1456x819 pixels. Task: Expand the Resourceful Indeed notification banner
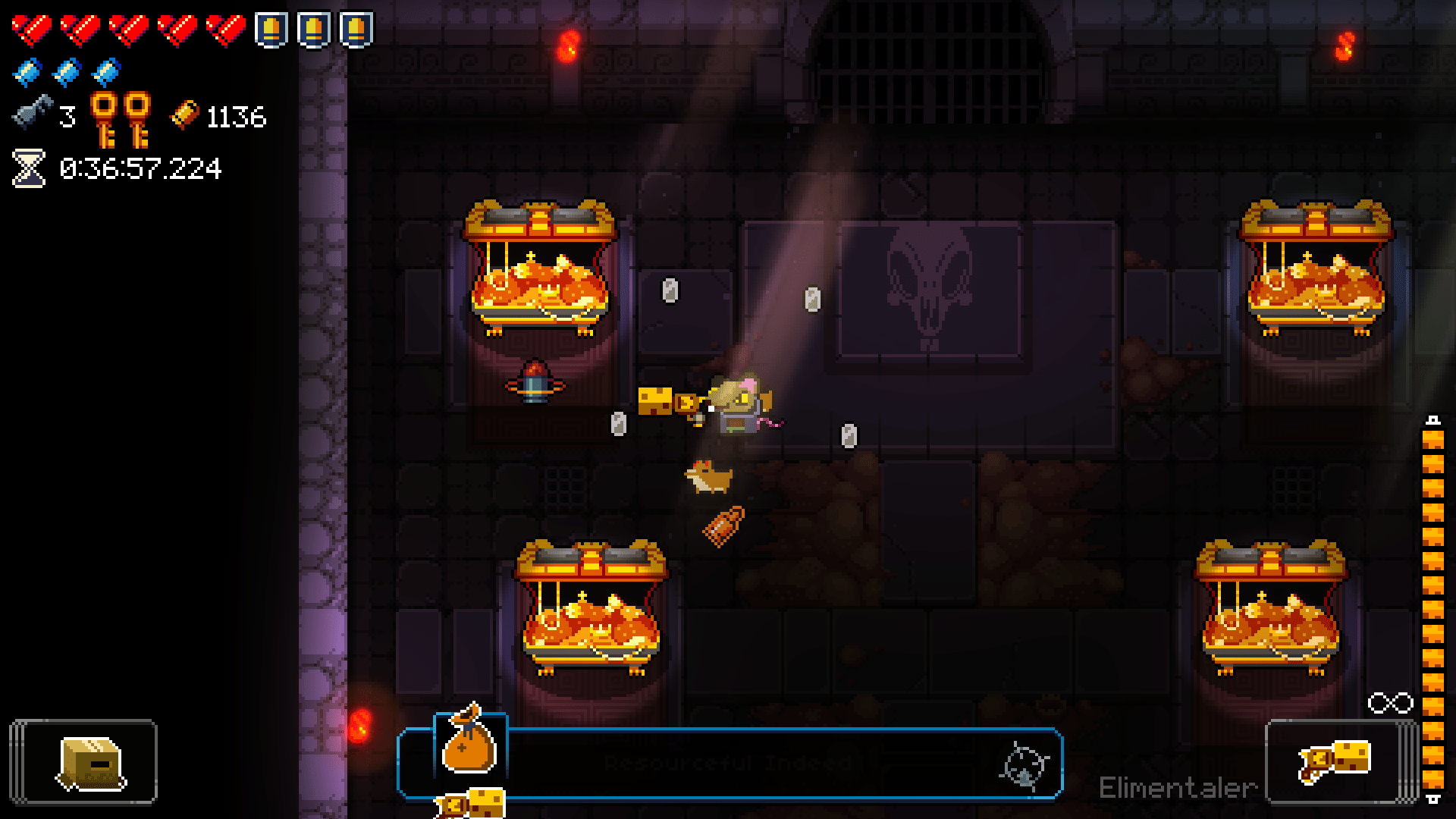(728, 762)
